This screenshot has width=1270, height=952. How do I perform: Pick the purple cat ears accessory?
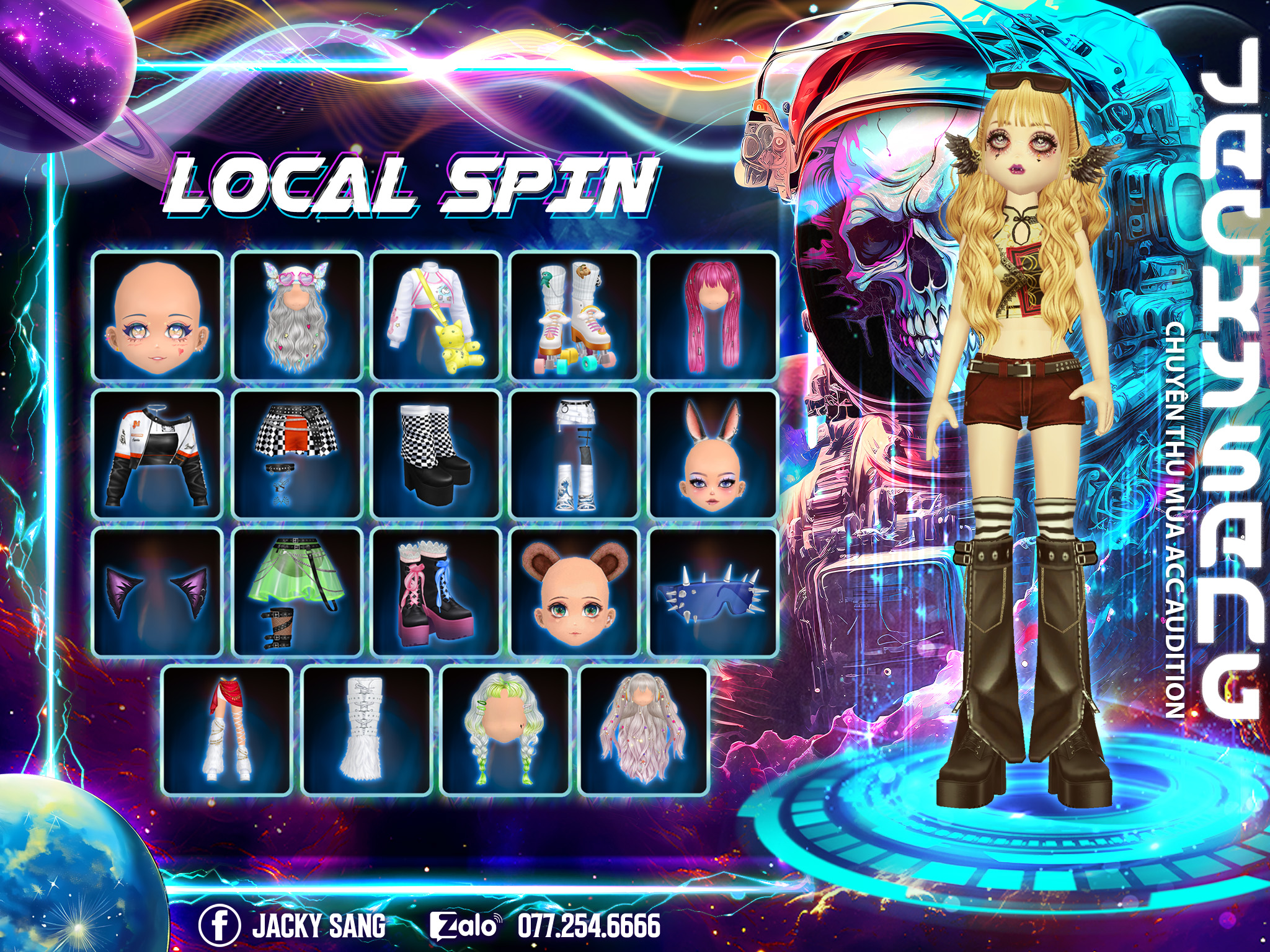158,592
